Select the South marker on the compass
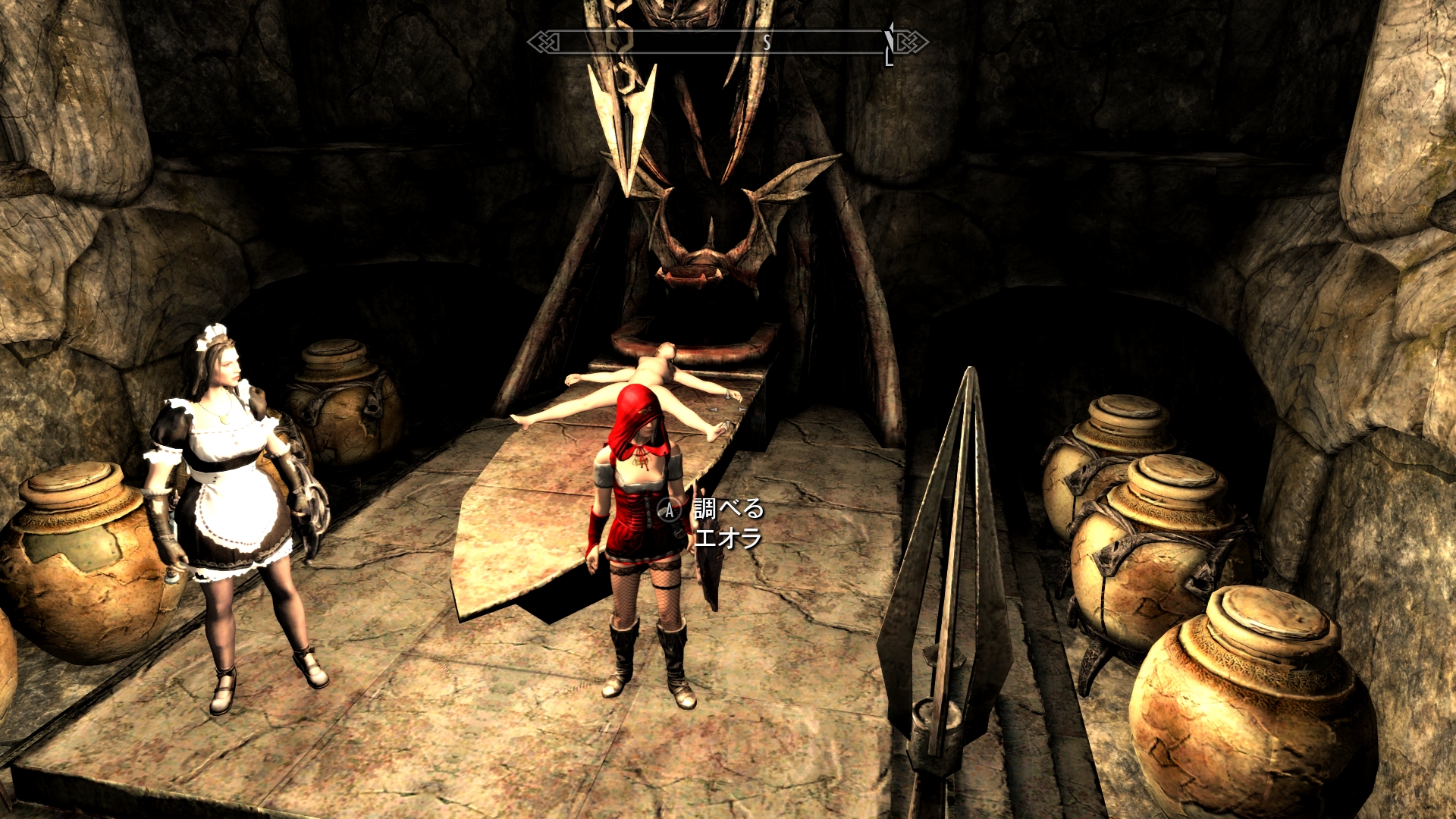The height and width of the screenshot is (819, 1456). tap(767, 42)
